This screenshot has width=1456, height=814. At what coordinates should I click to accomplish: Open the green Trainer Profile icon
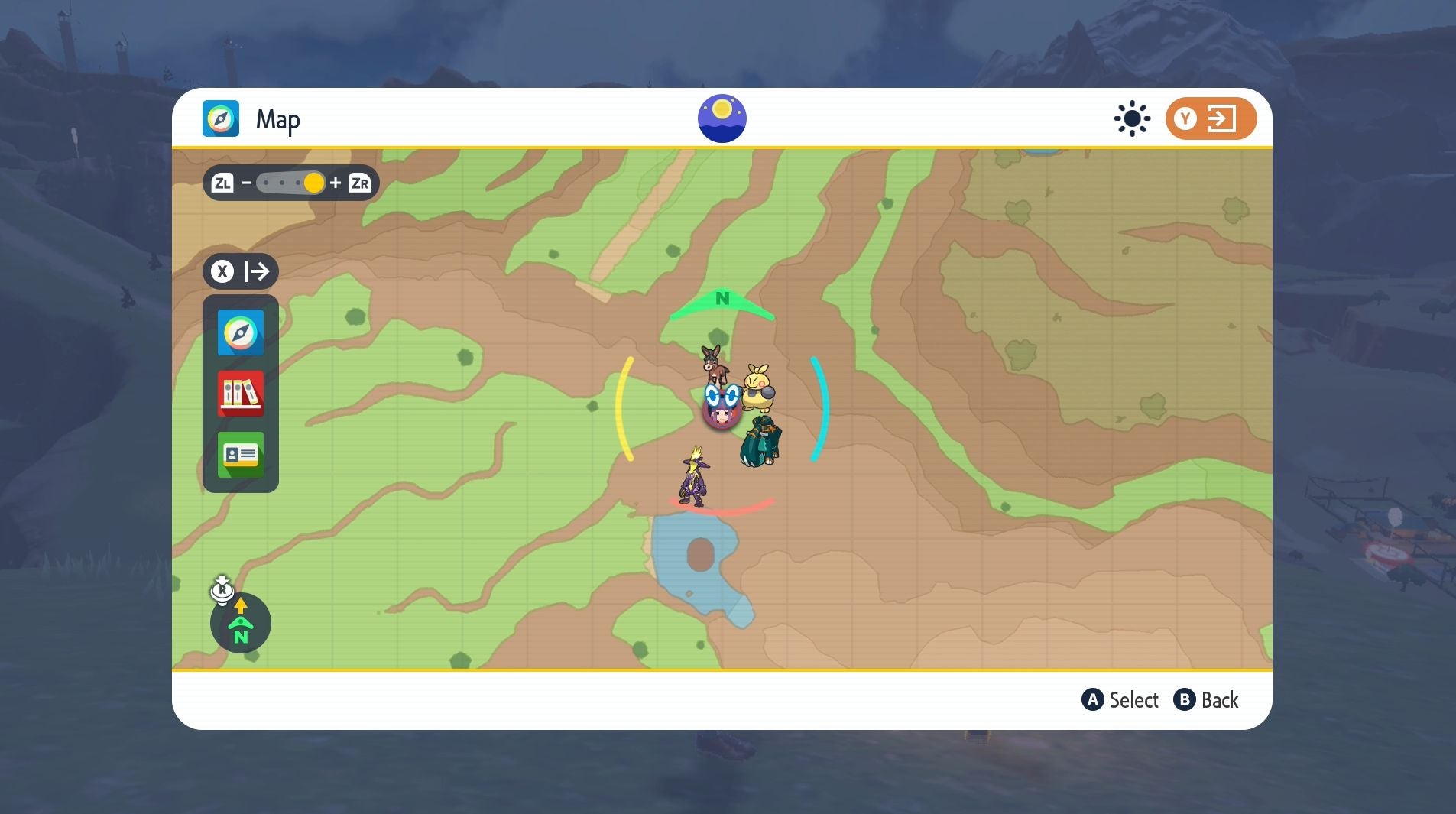point(240,456)
